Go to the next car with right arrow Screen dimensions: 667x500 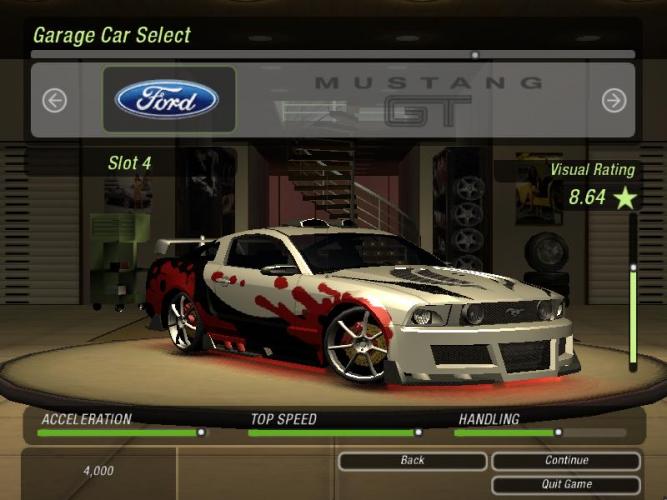(613, 100)
